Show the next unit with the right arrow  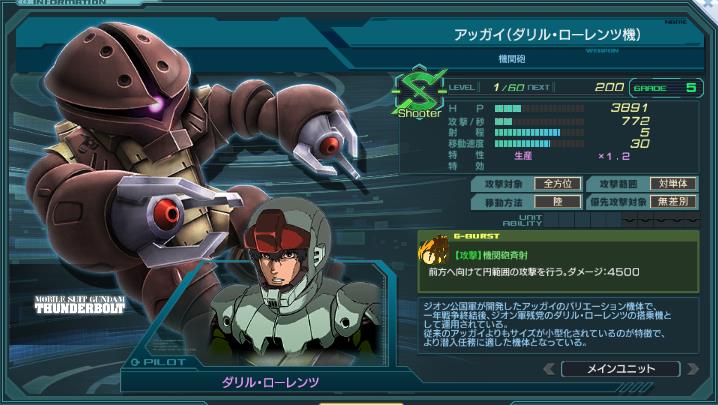click(x=695, y=369)
